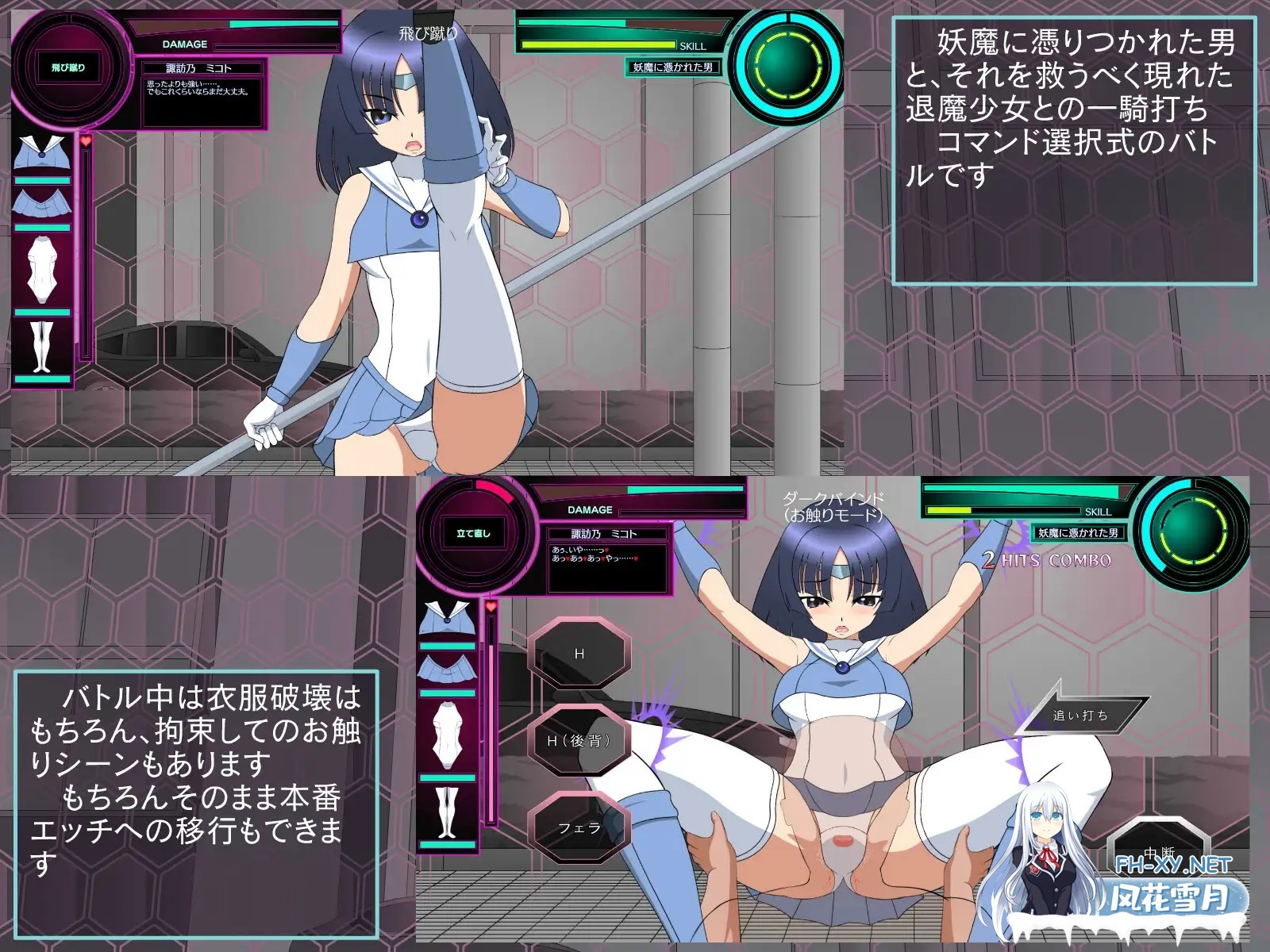Select the H command option
Viewport: 1270px width, 952px height.
pyautogui.click(x=580, y=652)
